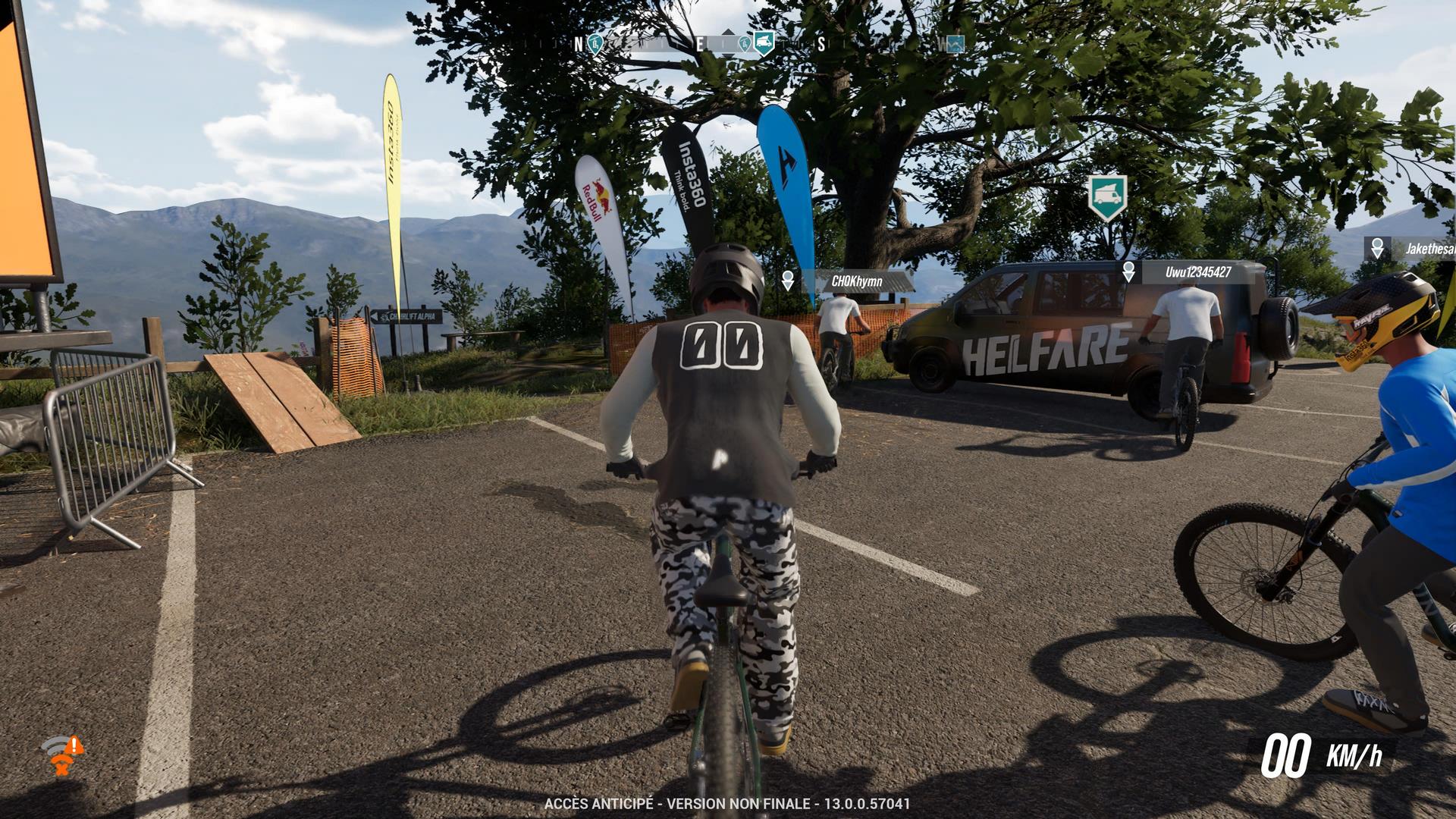Image resolution: width=1456 pixels, height=819 pixels.
Task: Click the CHOKhymn player name tag
Action: click(x=857, y=281)
